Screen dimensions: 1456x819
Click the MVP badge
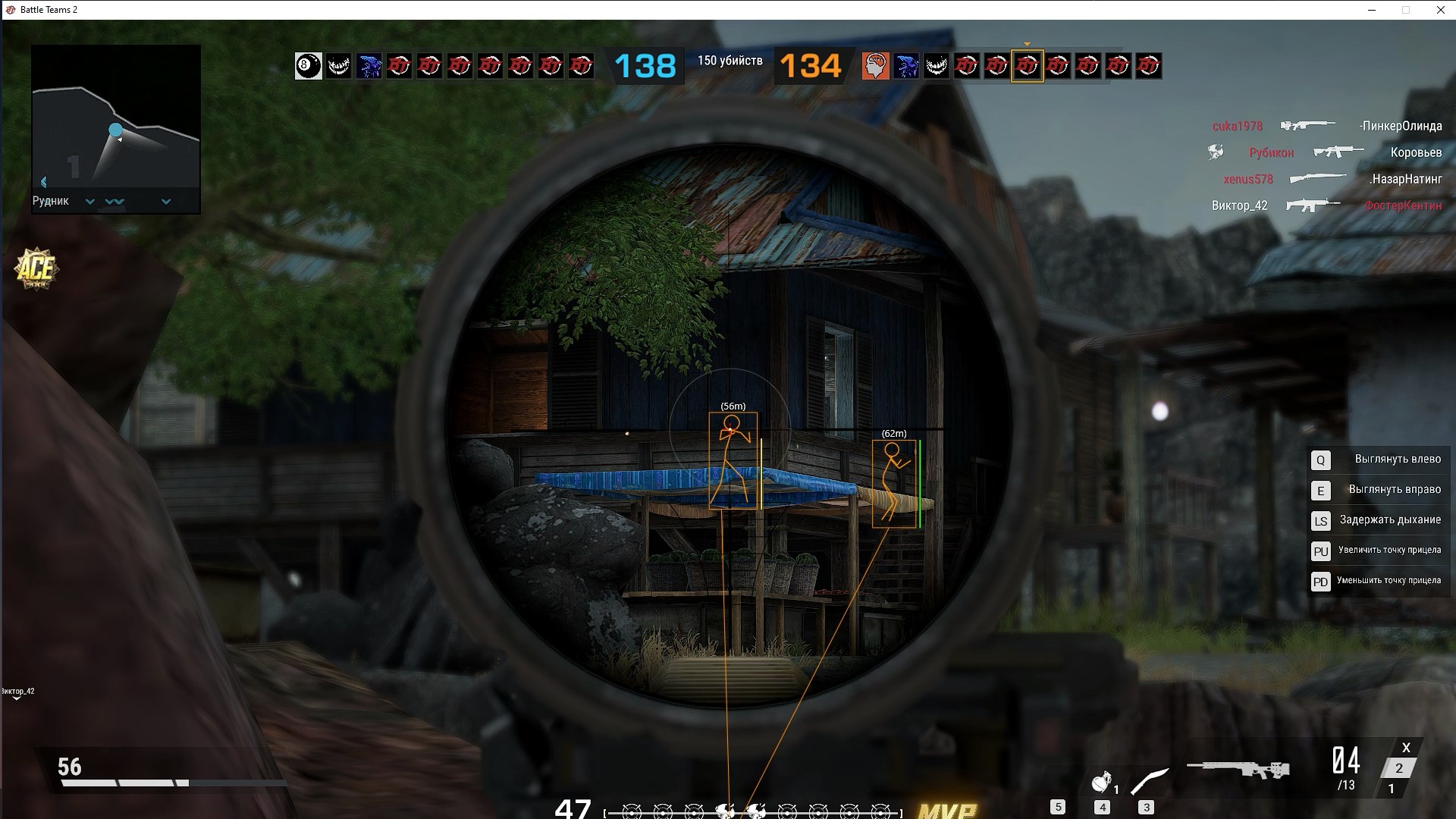(x=946, y=811)
